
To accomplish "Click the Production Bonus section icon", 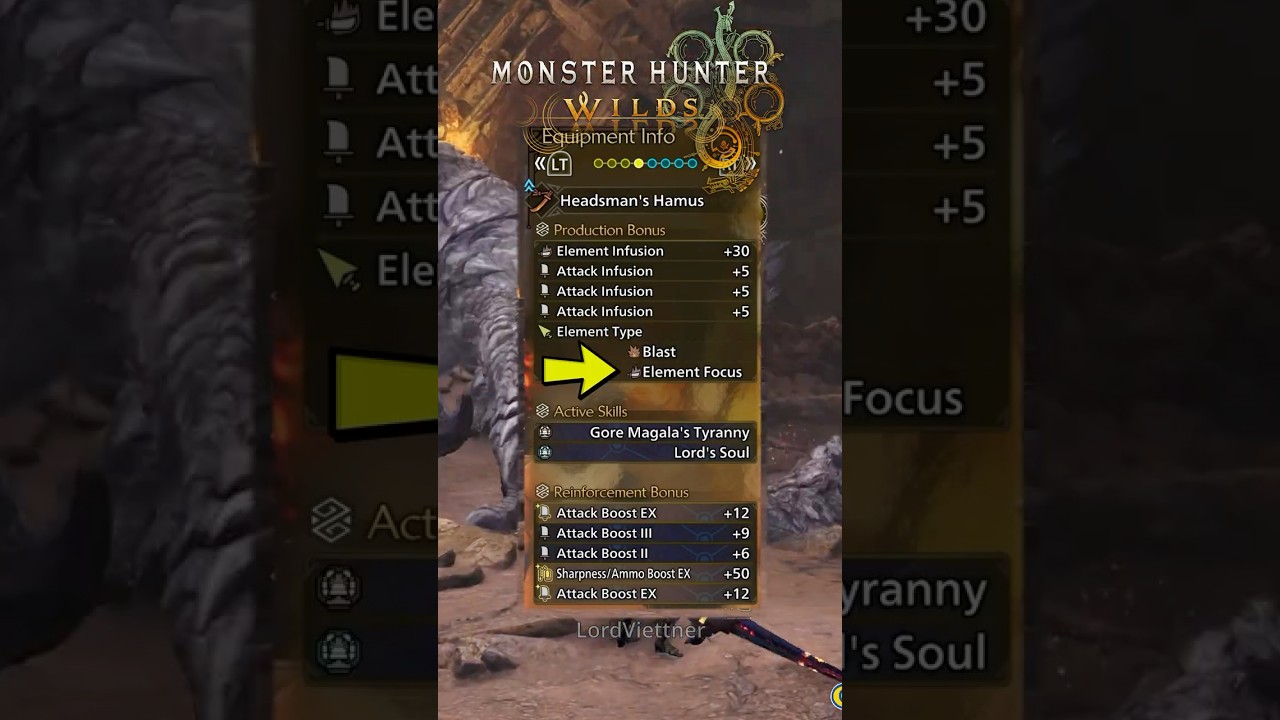I will coord(543,230).
